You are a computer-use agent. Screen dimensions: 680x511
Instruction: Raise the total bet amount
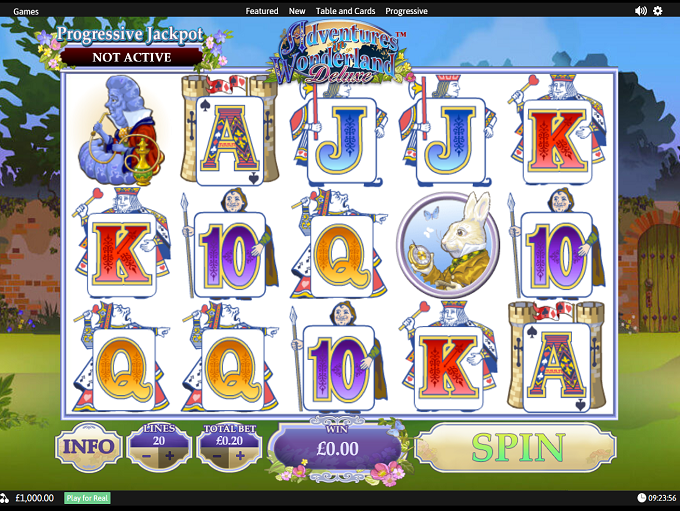pos(240,456)
